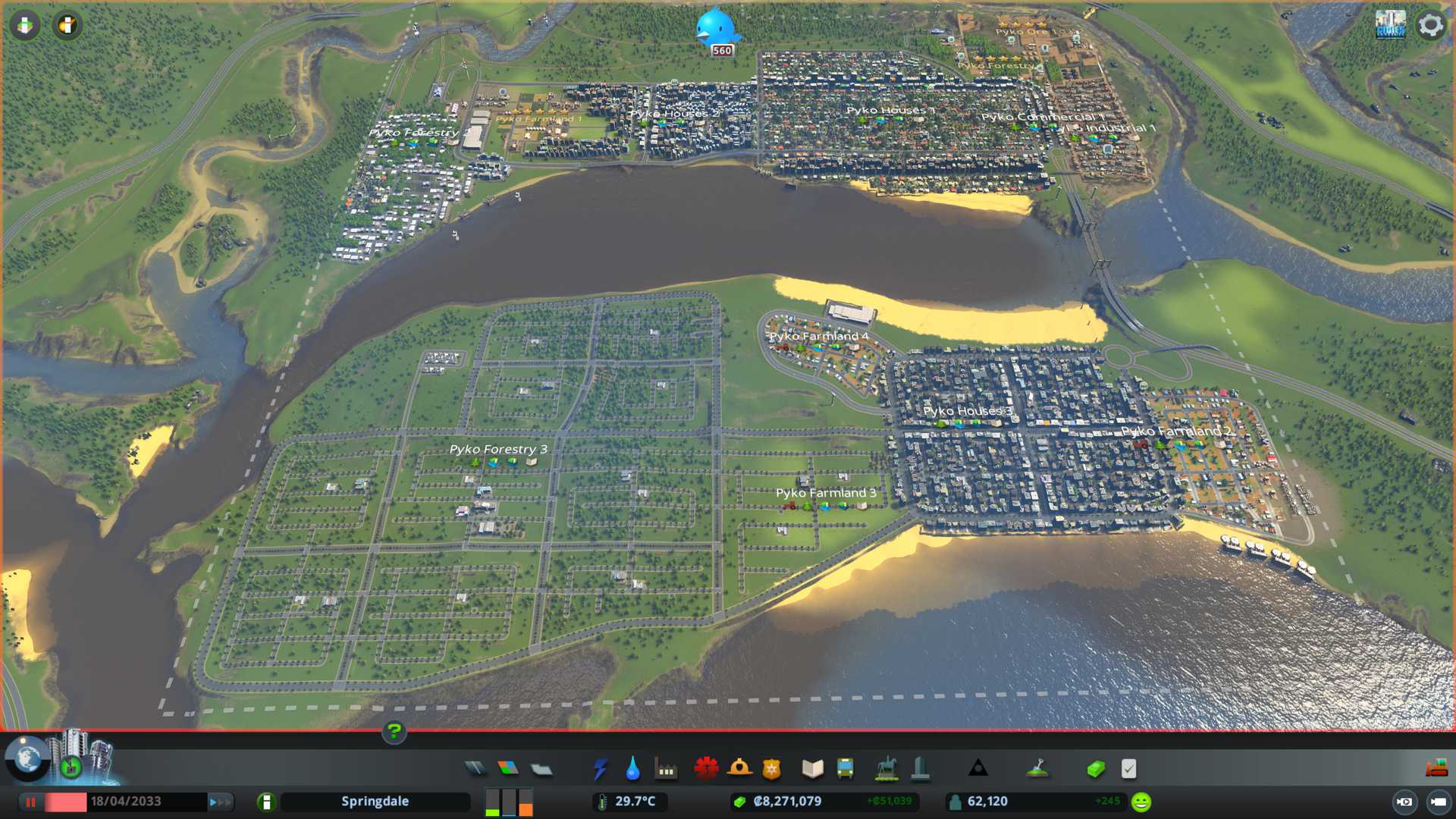Open the Healthcare red cross menu

point(706,769)
